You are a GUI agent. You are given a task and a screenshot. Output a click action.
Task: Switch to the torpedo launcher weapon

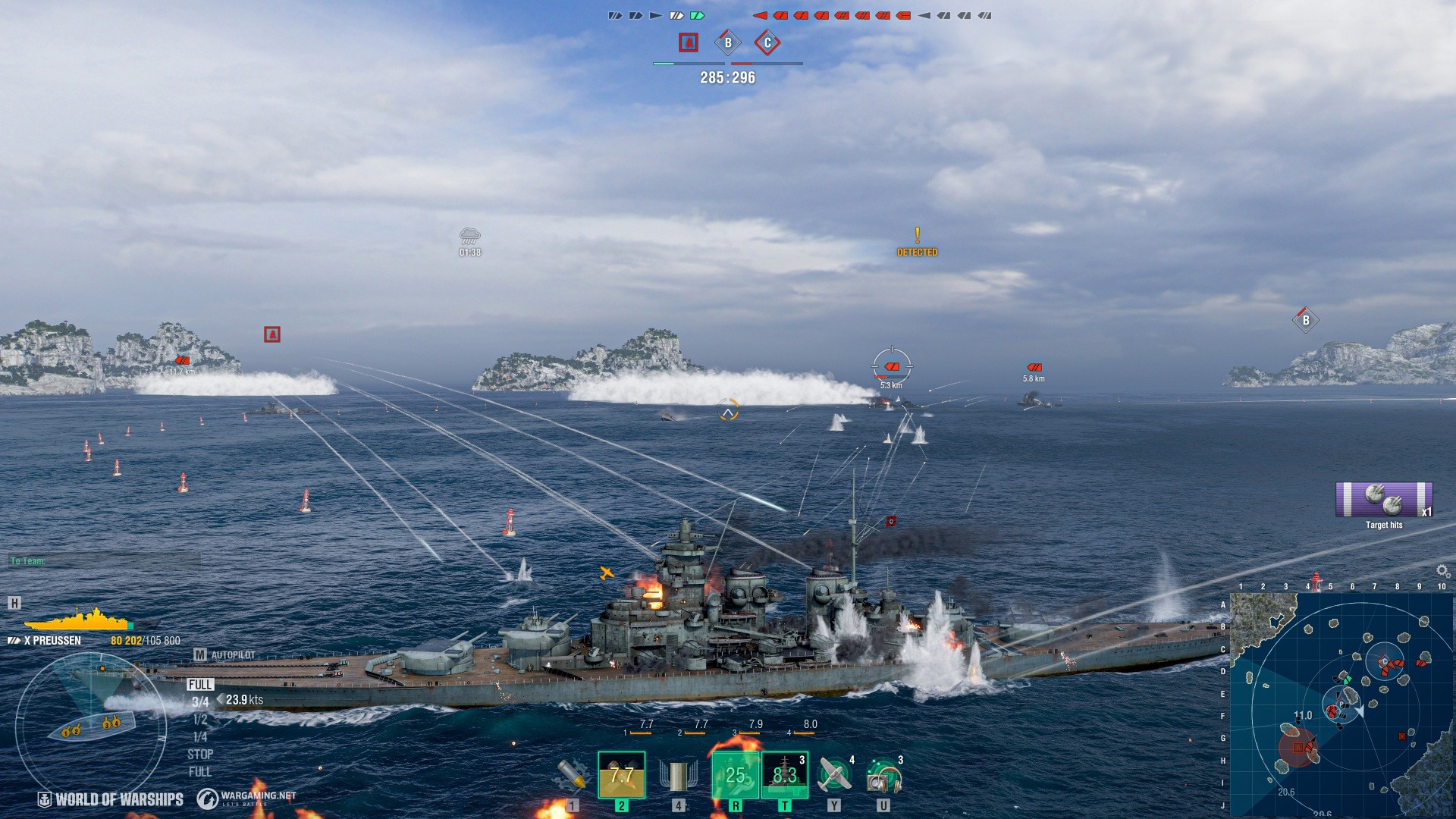coord(678,775)
